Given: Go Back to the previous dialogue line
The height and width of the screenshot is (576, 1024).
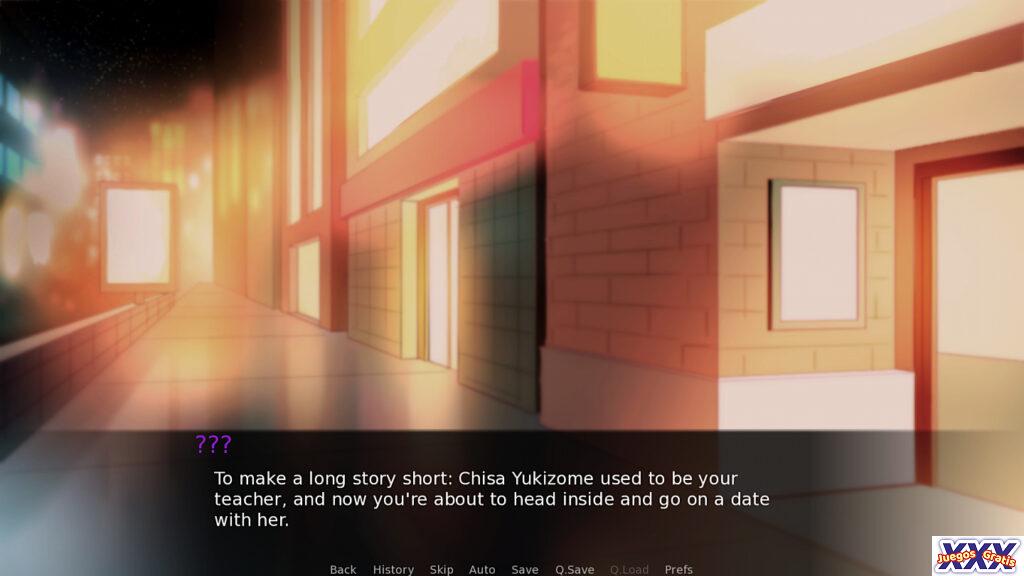Looking at the screenshot, I should pyautogui.click(x=343, y=569).
